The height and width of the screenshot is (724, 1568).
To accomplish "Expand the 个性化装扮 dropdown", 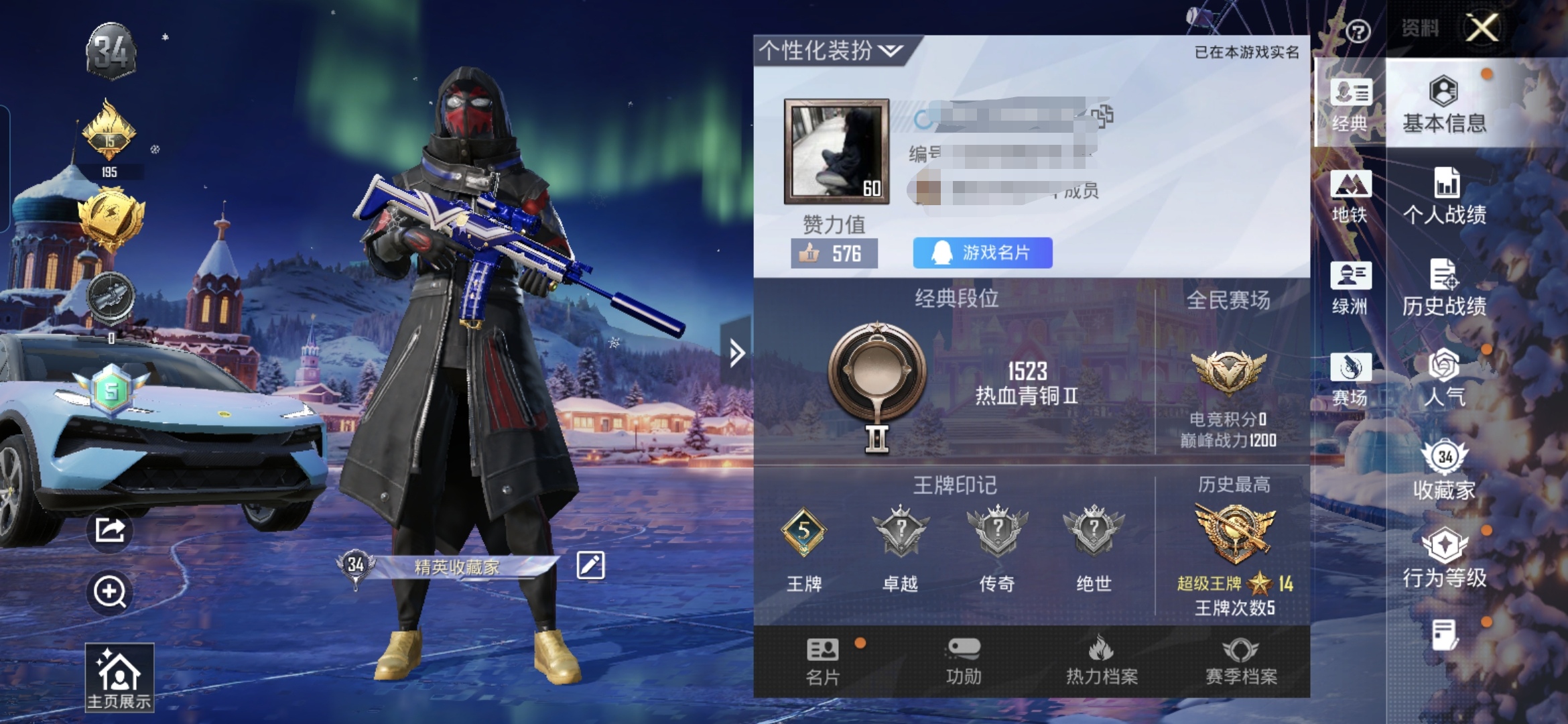I will pos(831,50).
